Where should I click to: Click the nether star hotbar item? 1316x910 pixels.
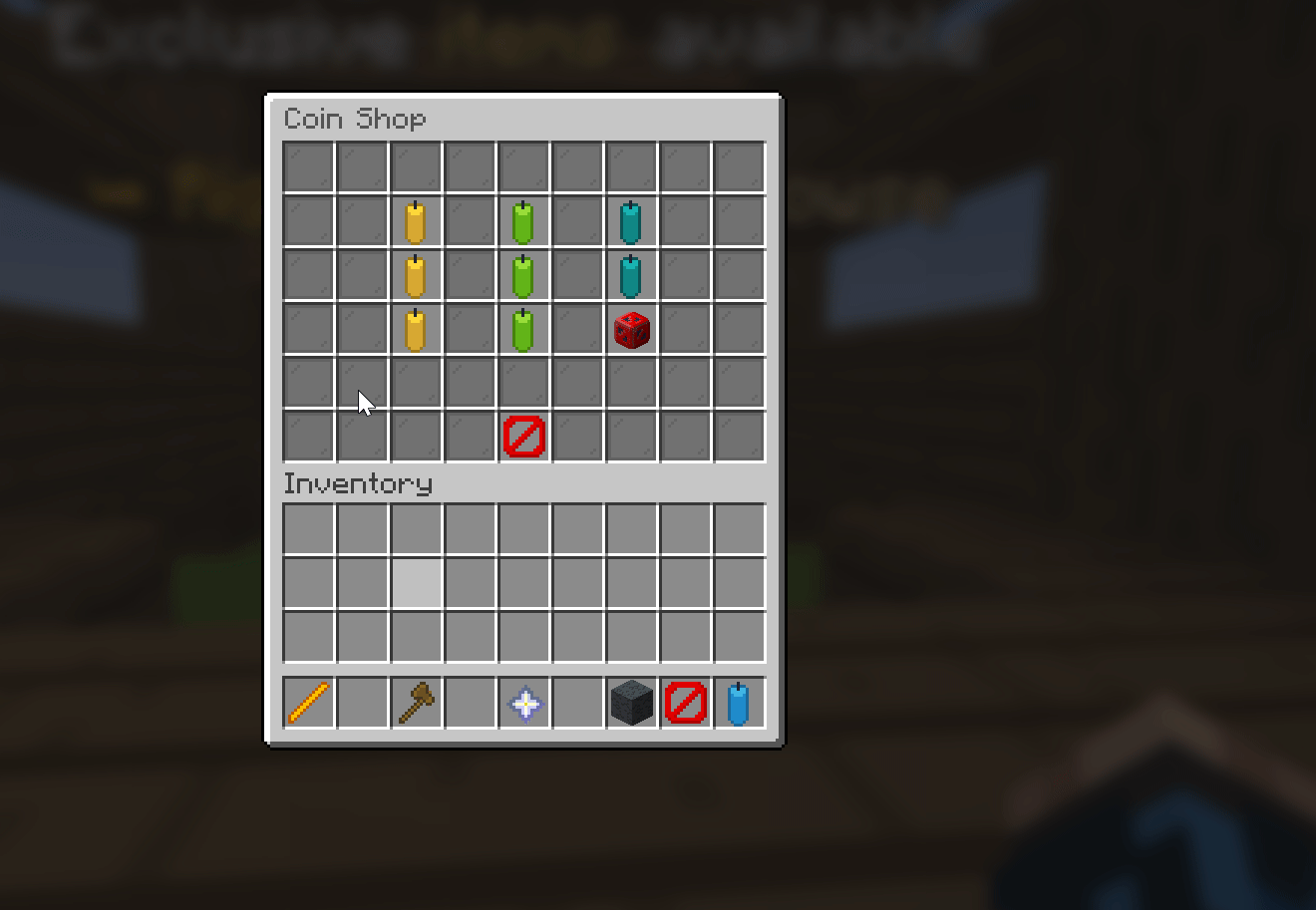click(x=523, y=702)
